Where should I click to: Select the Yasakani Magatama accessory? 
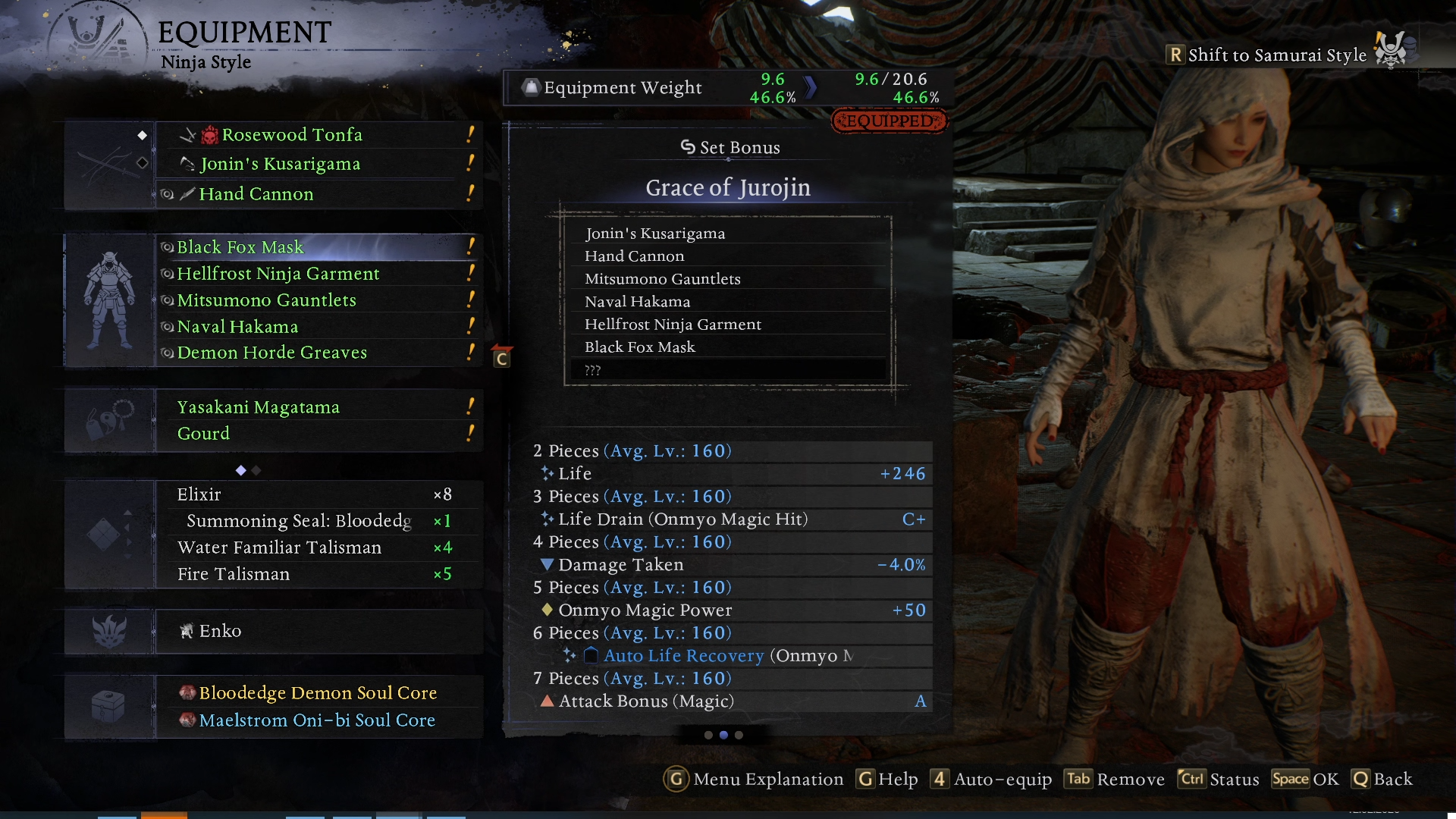[x=258, y=407]
